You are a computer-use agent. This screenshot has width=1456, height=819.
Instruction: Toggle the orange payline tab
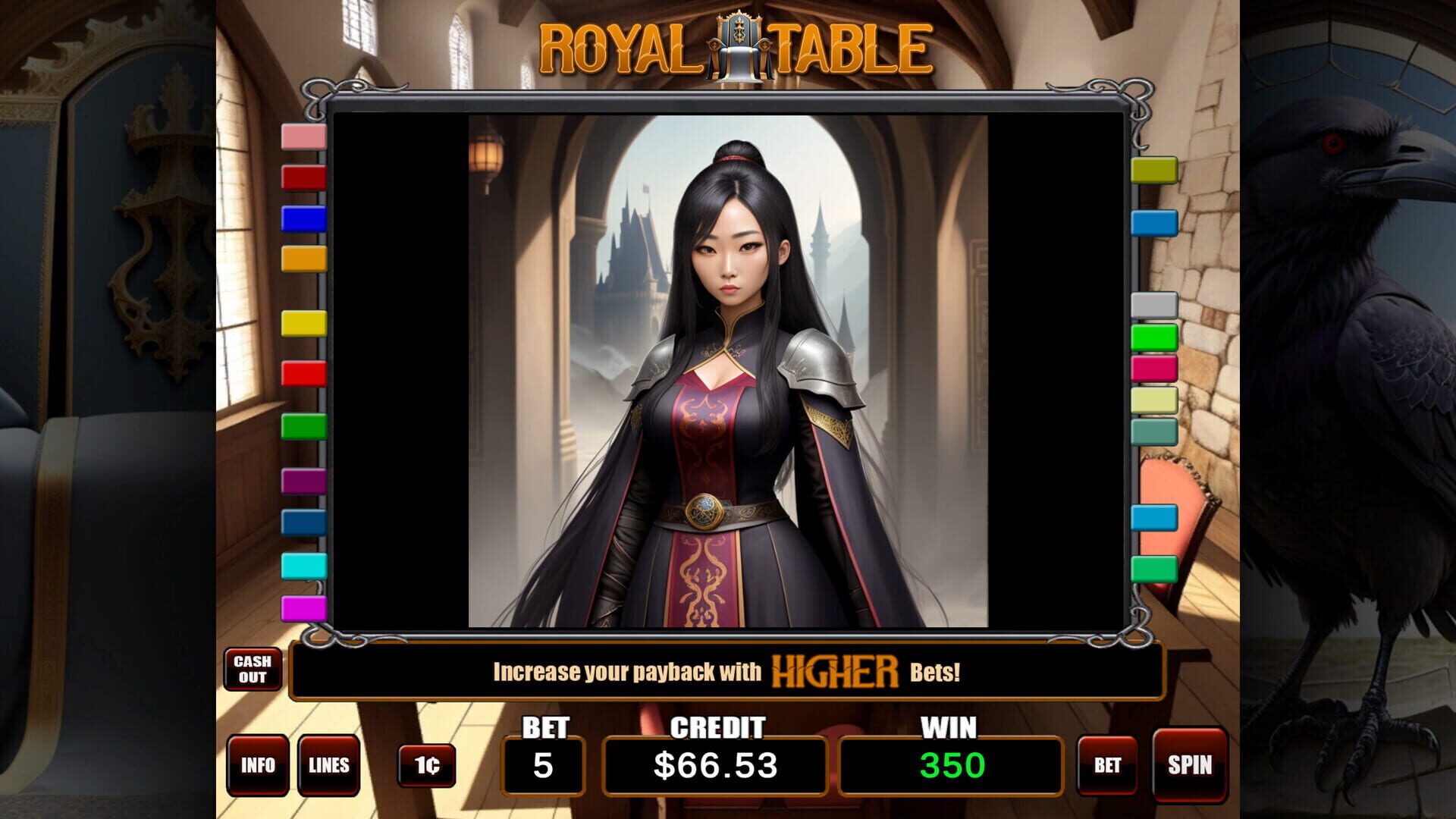(303, 260)
